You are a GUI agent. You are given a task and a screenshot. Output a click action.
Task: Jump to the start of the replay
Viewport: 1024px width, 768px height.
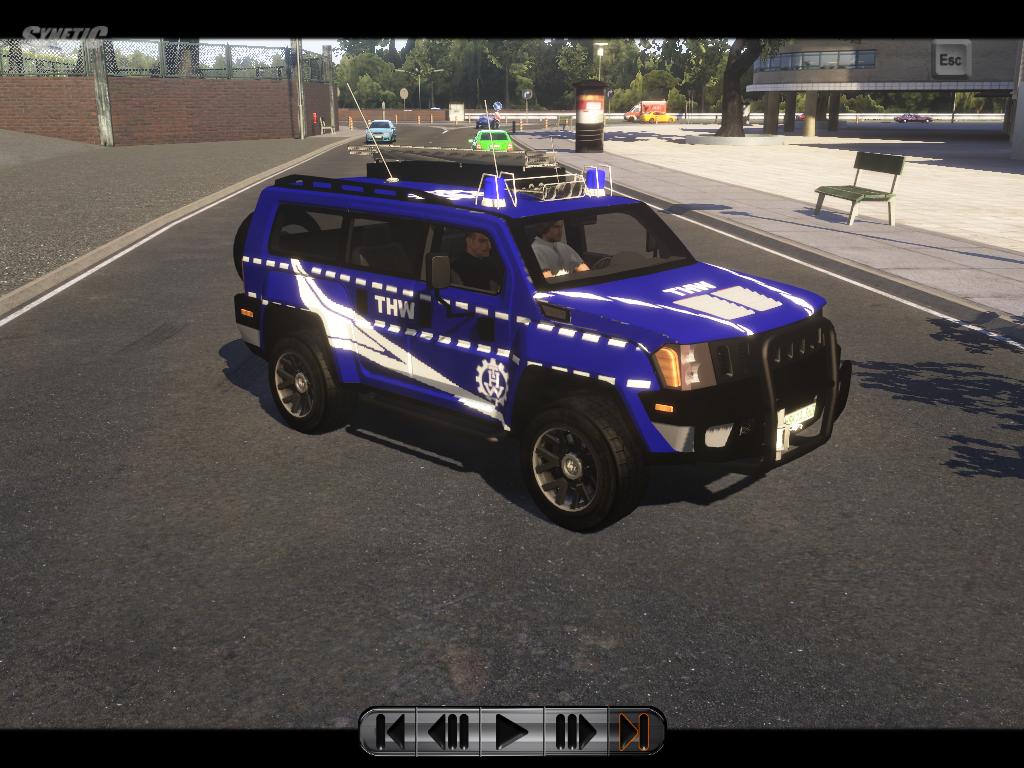pos(389,732)
